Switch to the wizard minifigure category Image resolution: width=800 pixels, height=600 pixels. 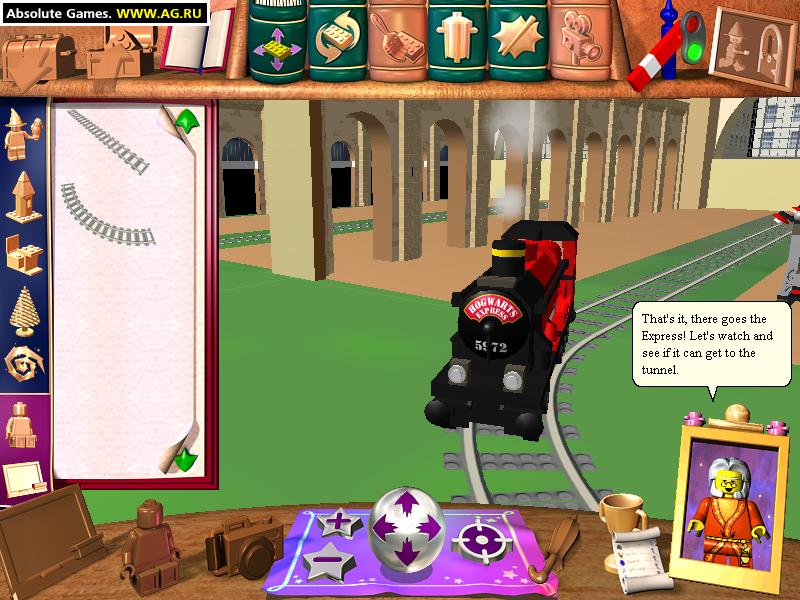coord(24,138)
